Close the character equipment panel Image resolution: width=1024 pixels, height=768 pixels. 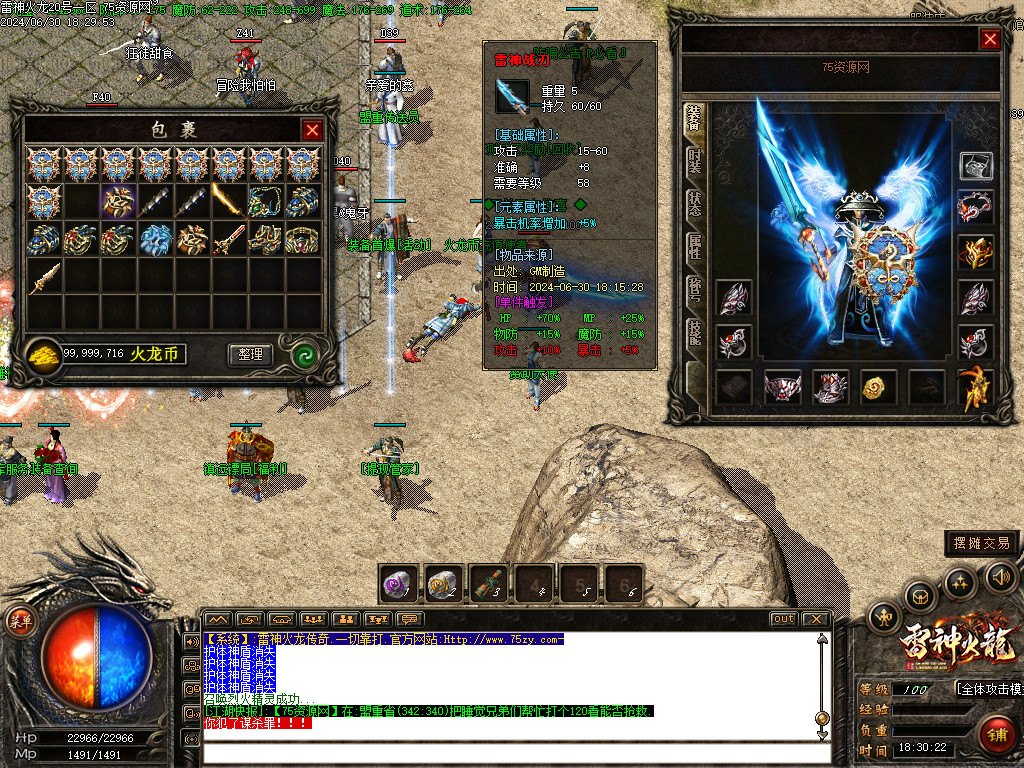tap(990, 39)
